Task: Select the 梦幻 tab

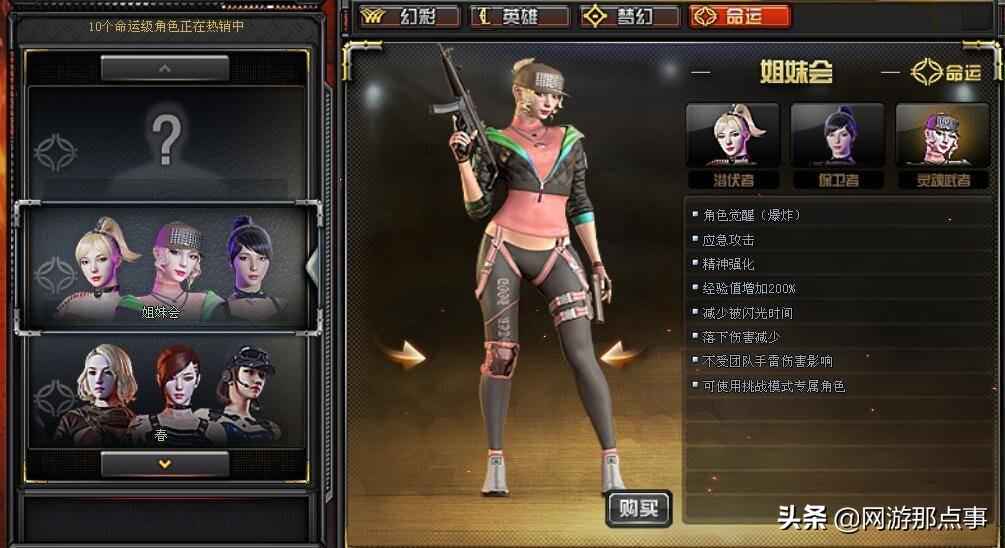Action: point(628,16)
